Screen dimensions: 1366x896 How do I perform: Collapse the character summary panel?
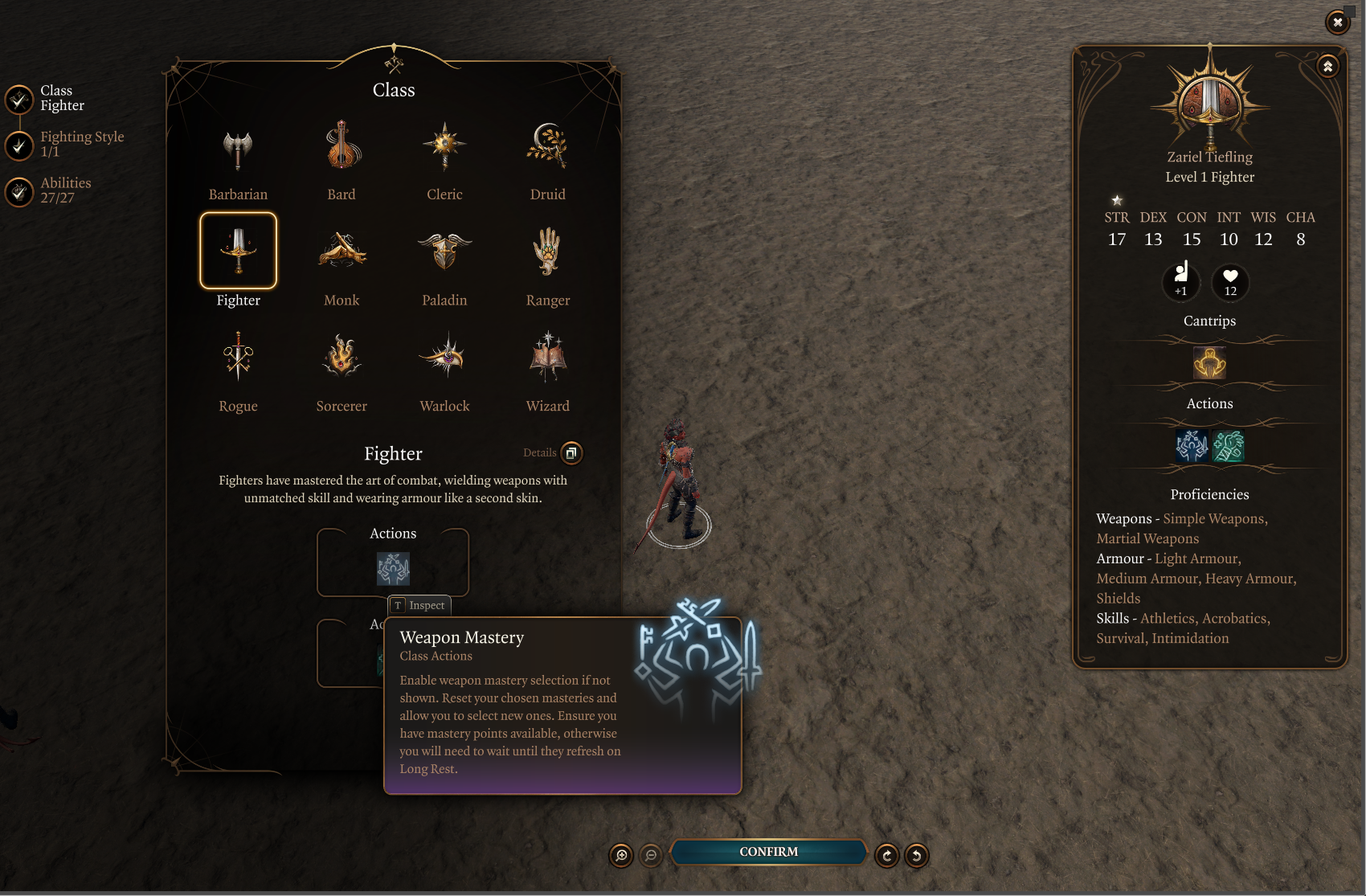[x=1327, y=67]
